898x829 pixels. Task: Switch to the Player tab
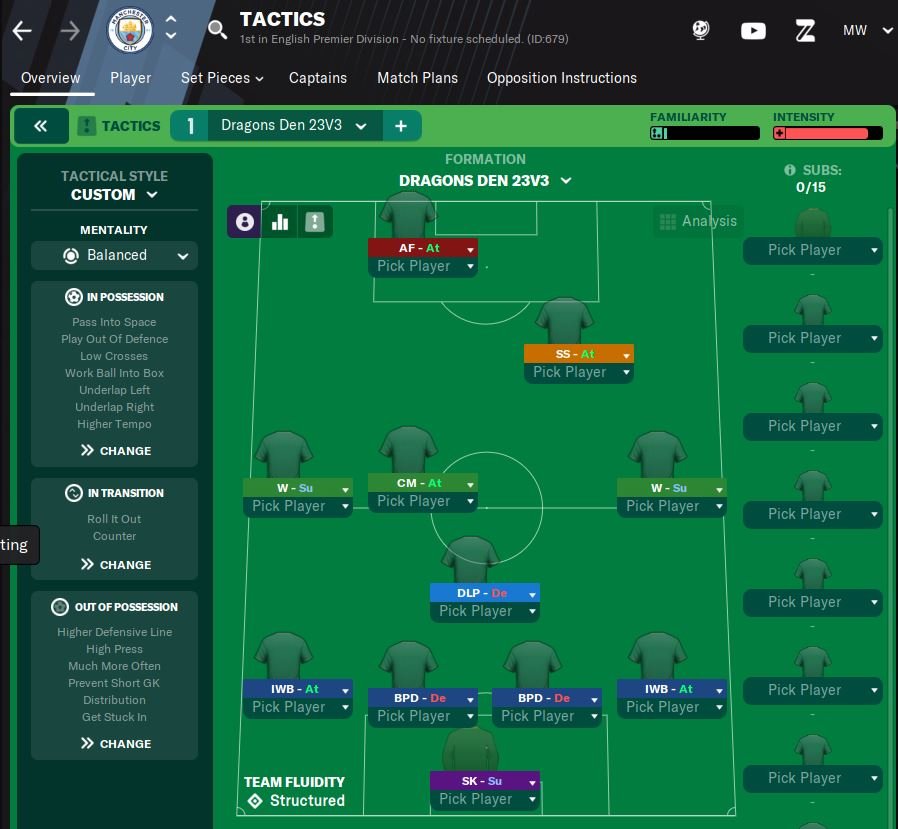(130, 78)
